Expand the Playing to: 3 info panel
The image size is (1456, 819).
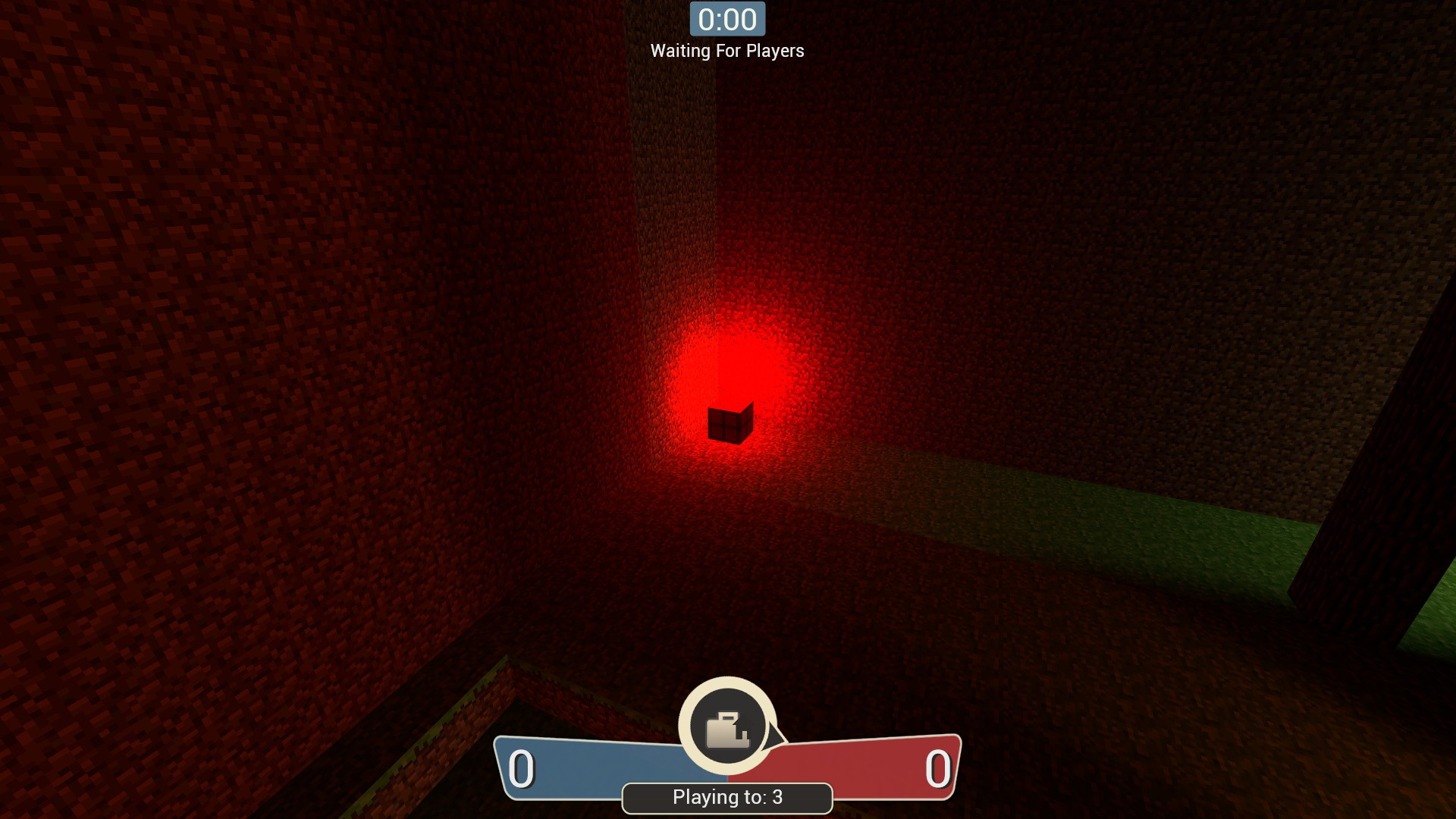coord(726,797)
